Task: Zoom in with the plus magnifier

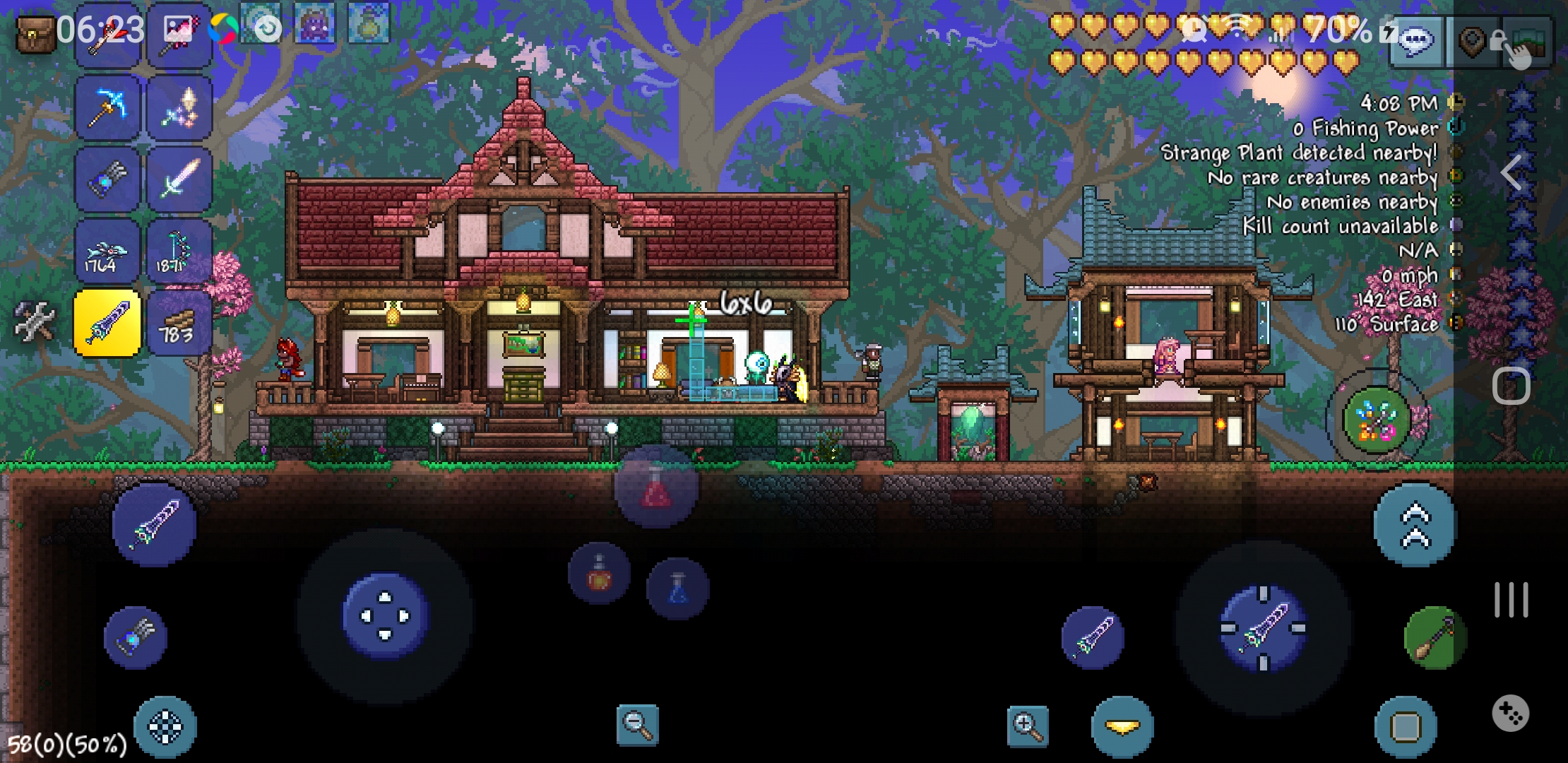Action: pyautogui.click(x=1028, y=726)
